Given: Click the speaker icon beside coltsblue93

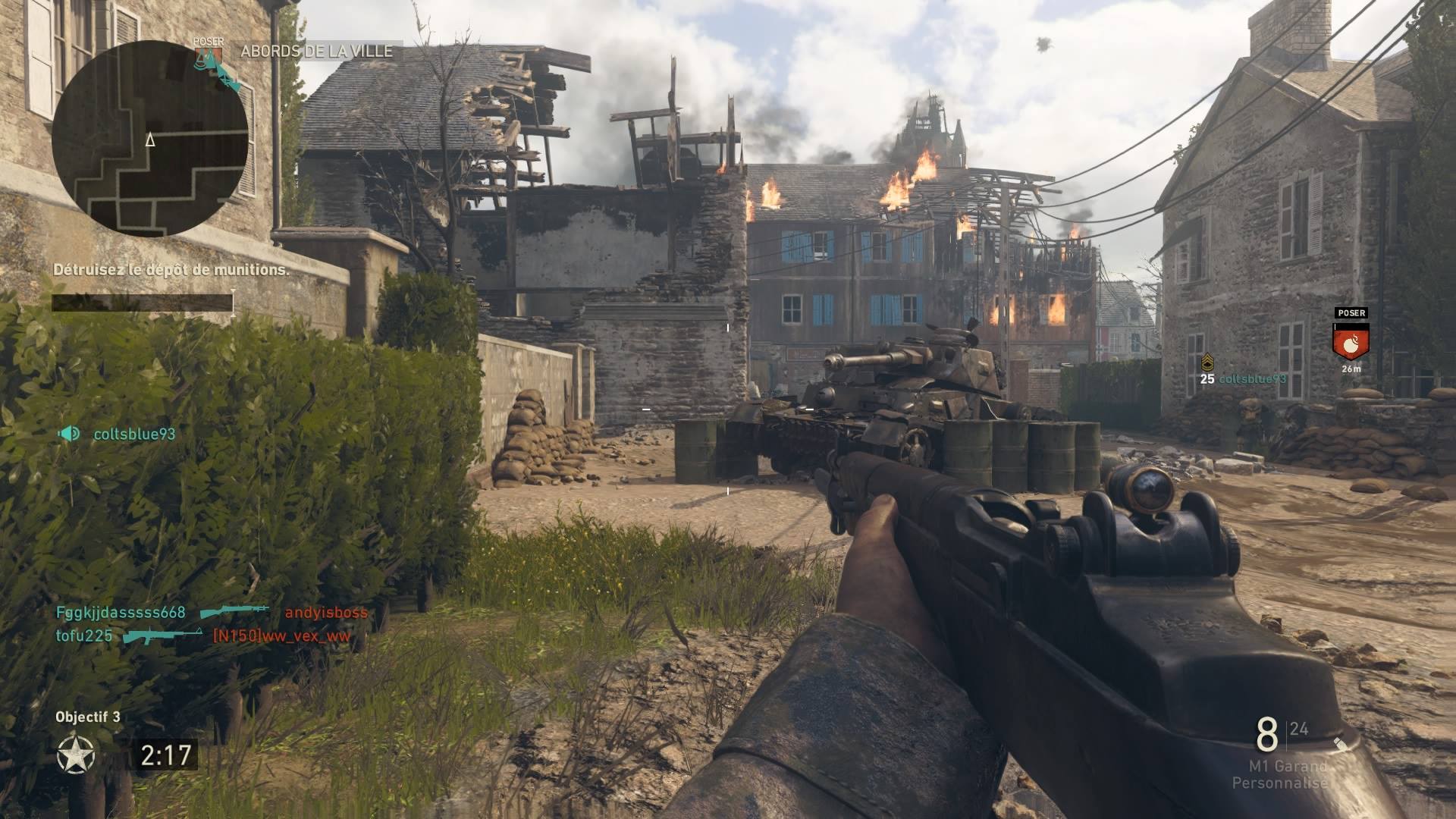Looking at the screenshot, I should 69,434.
